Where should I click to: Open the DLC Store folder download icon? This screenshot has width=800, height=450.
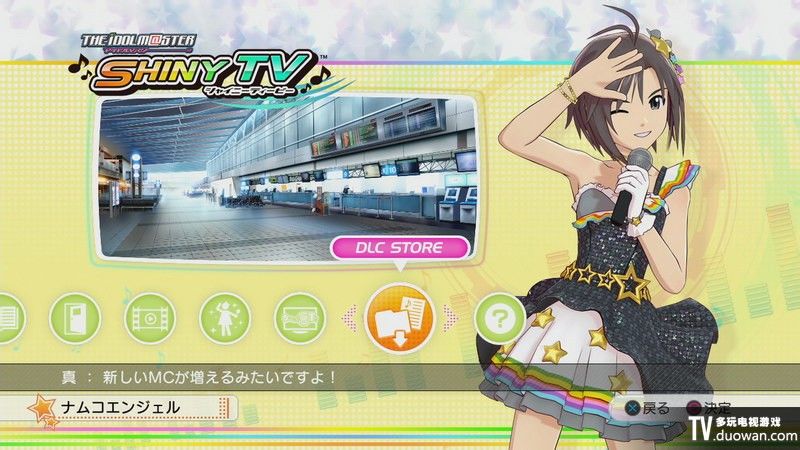point(401,318)
